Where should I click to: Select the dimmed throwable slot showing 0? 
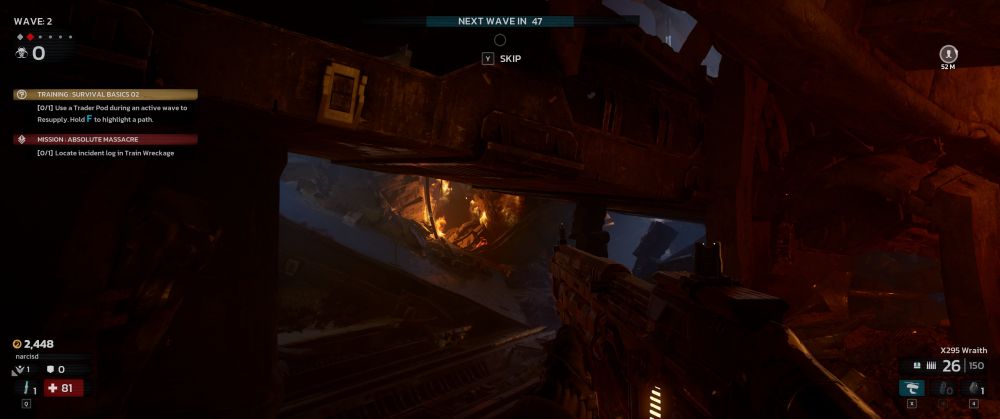click(942, 388)
